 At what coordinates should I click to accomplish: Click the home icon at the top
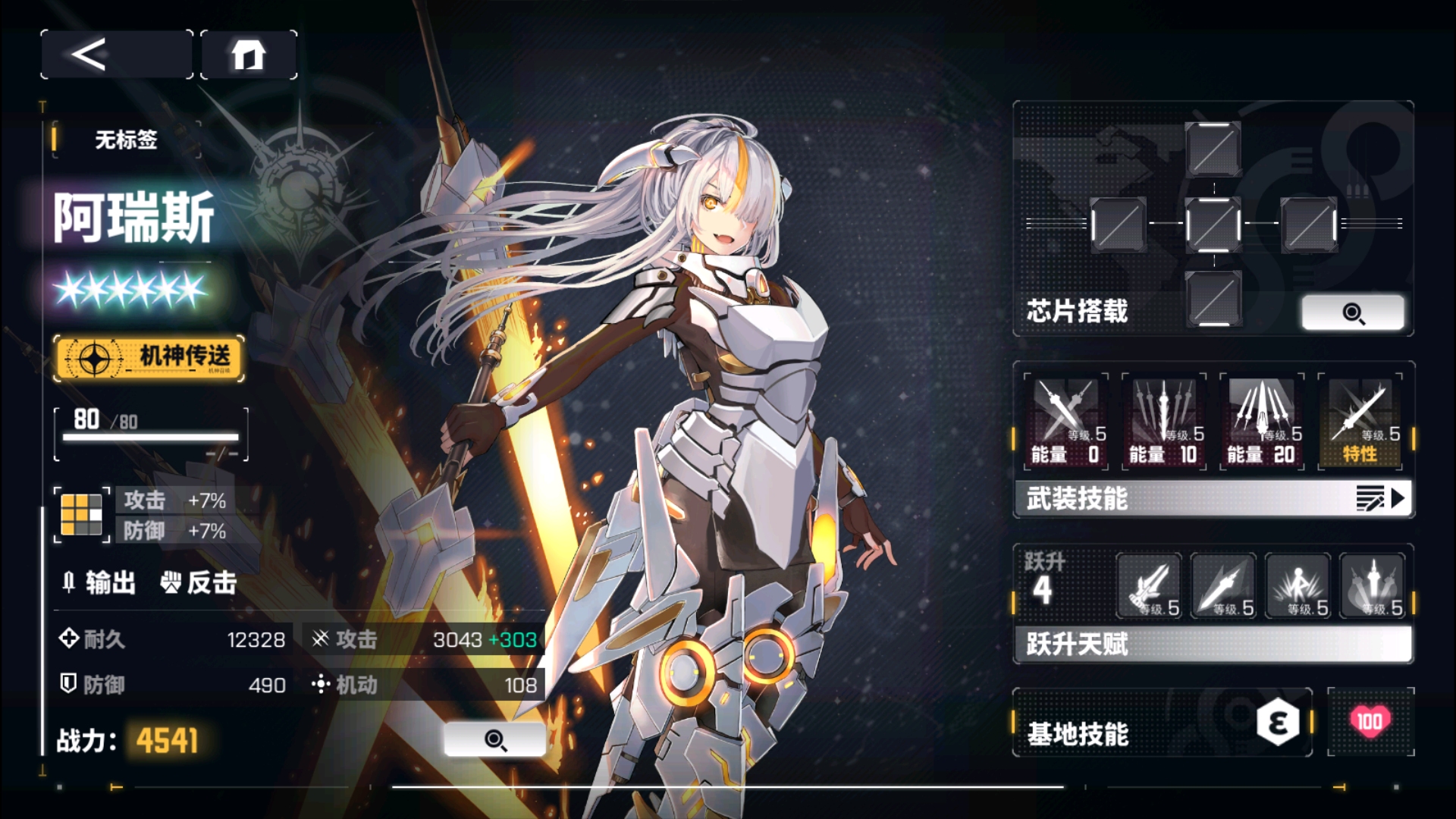tap(249, 55)
